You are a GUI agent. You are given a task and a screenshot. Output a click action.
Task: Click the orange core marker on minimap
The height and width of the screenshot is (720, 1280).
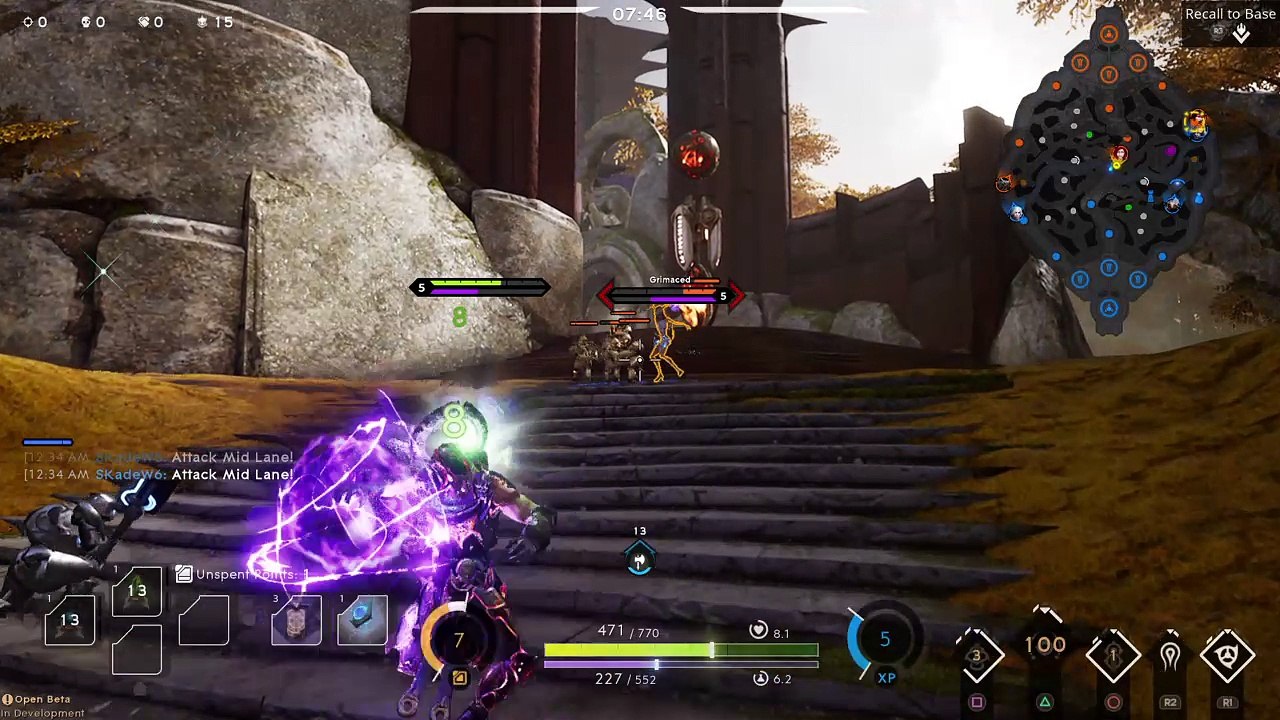click(x=1108, y=36)
